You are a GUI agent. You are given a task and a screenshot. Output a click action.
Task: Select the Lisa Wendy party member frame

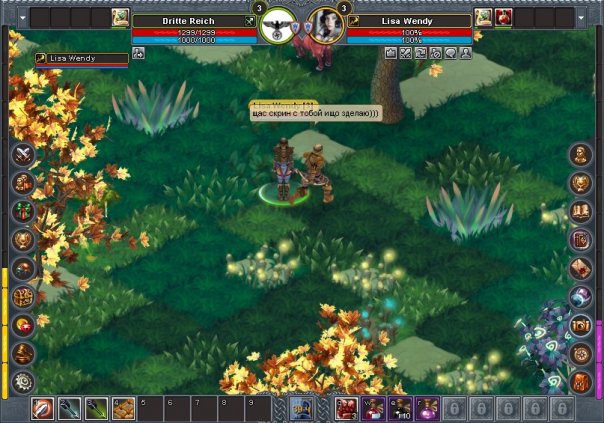point(80,59)
